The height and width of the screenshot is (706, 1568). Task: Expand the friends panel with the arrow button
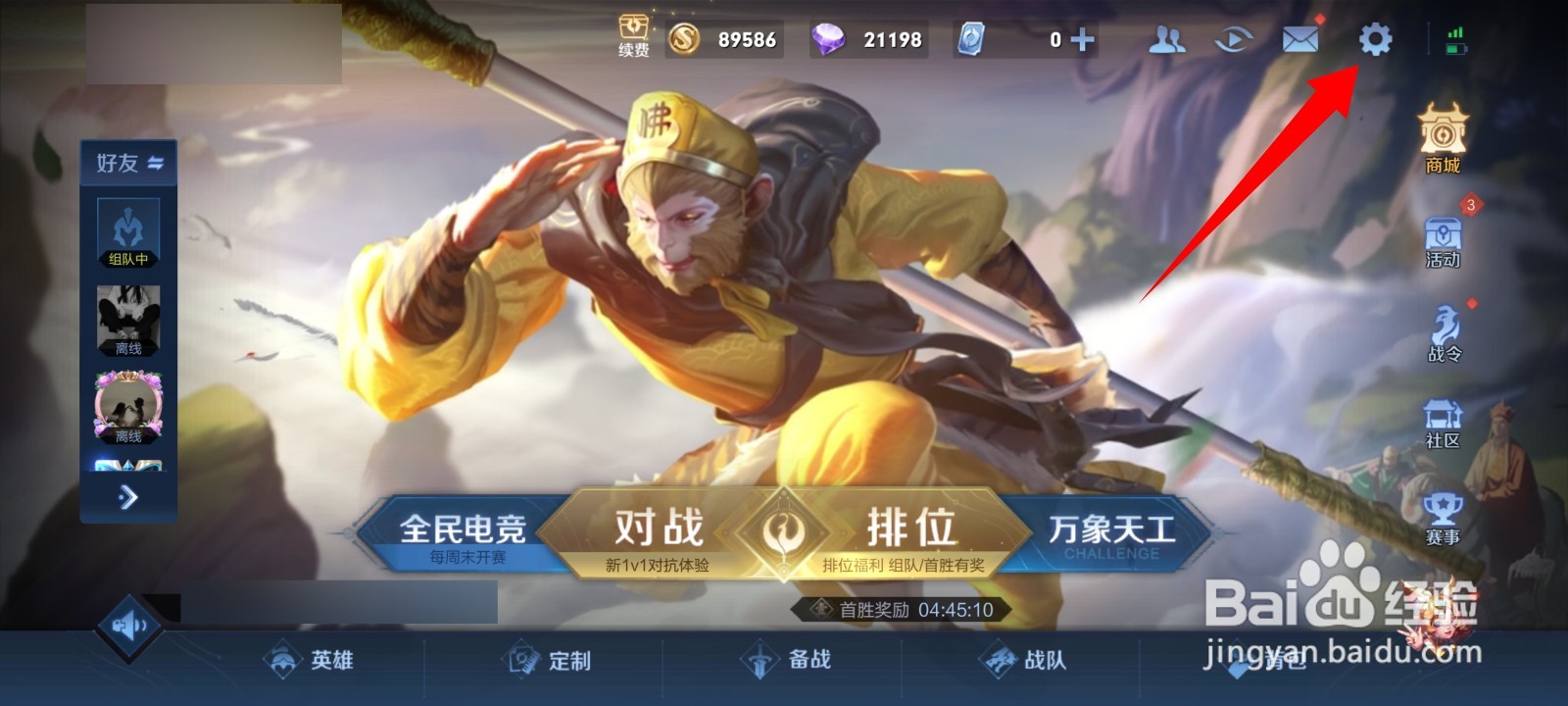coord(127,497)
